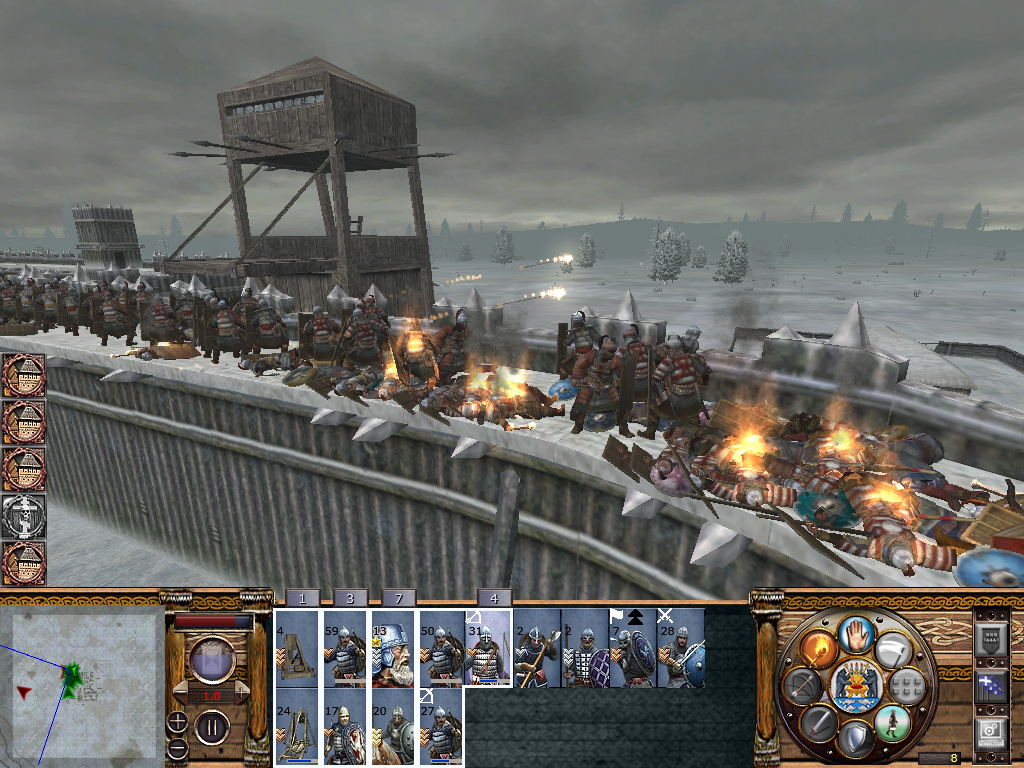Toggle run mode with running man icon

pos(891,723)
